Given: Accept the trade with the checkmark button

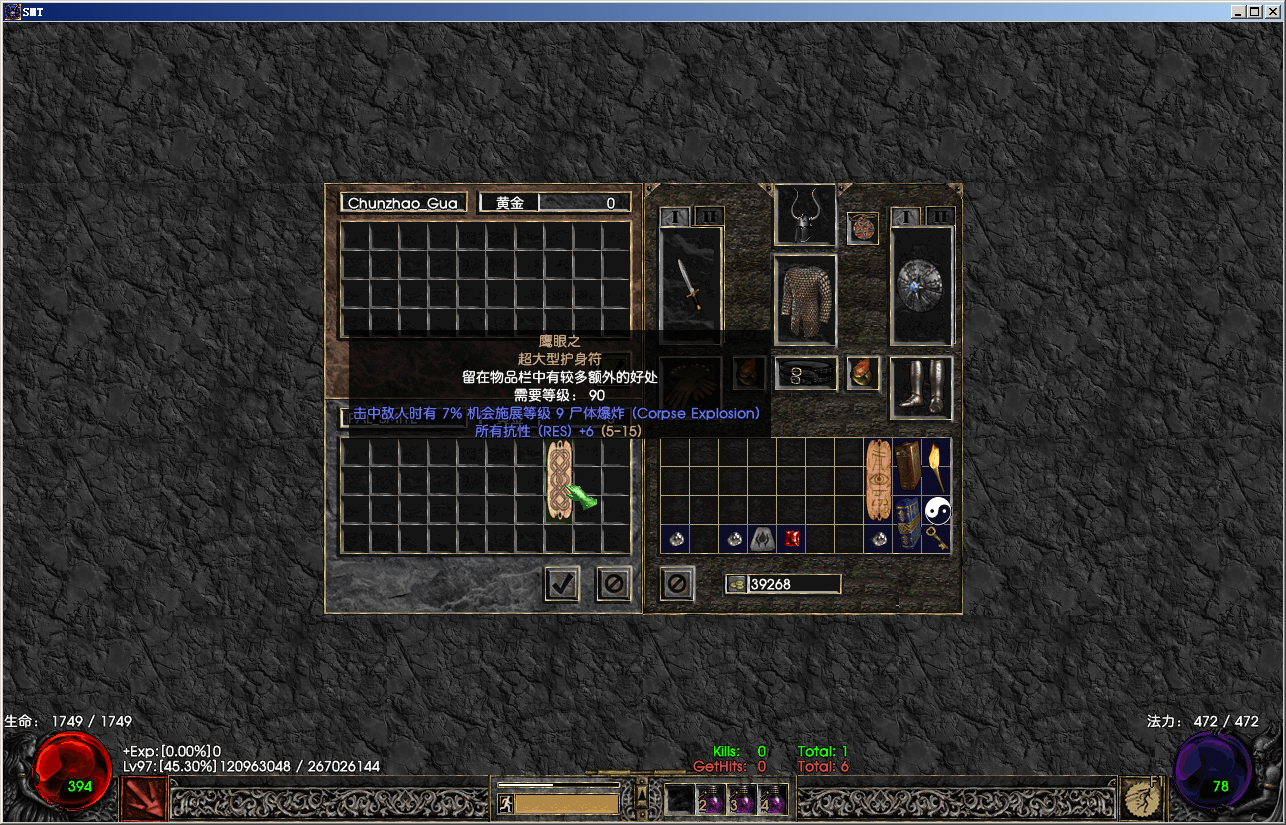Looking at the screenshot, I should (562, 584).
